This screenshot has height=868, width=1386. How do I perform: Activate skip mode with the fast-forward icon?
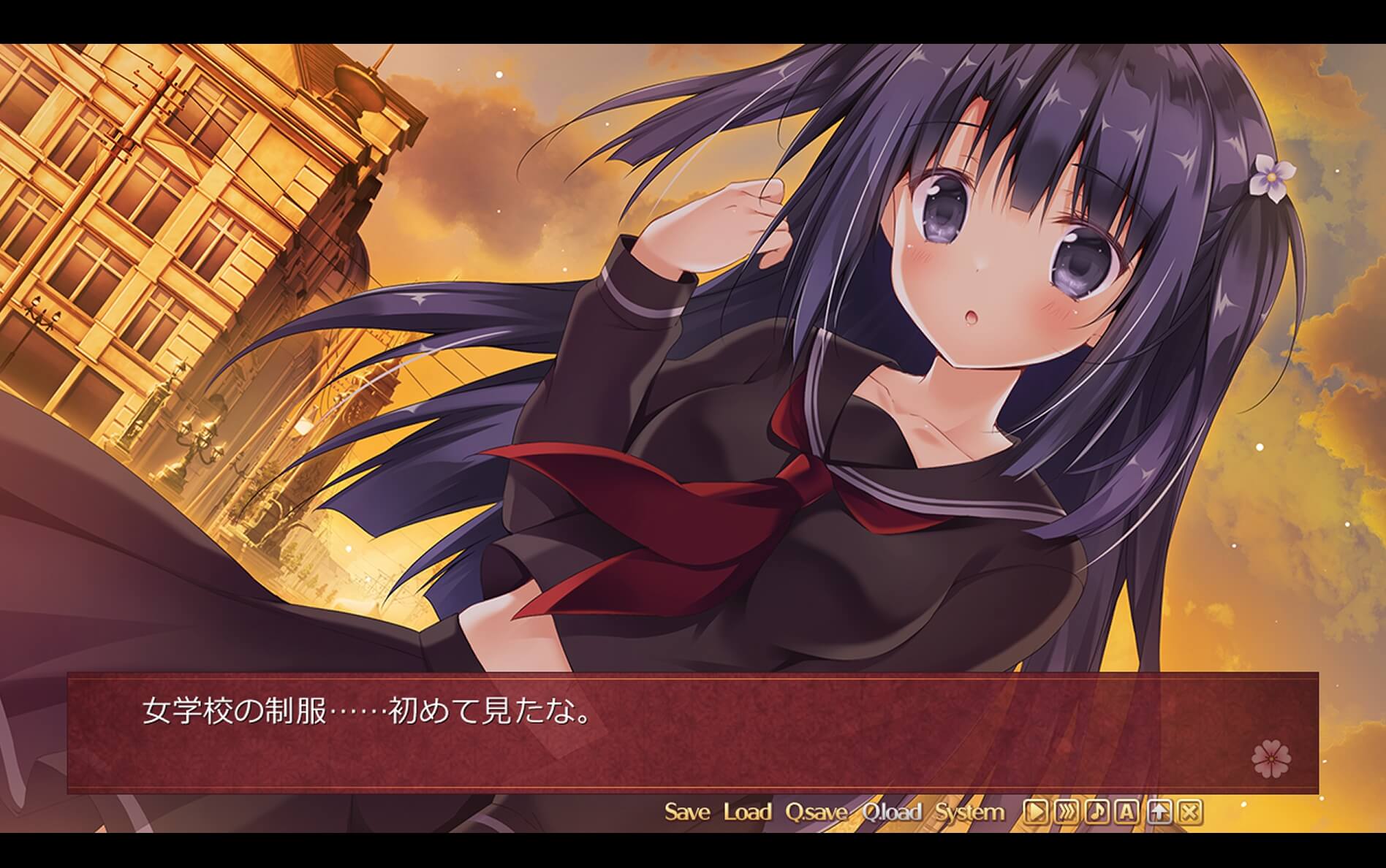tap(1065, 811)
